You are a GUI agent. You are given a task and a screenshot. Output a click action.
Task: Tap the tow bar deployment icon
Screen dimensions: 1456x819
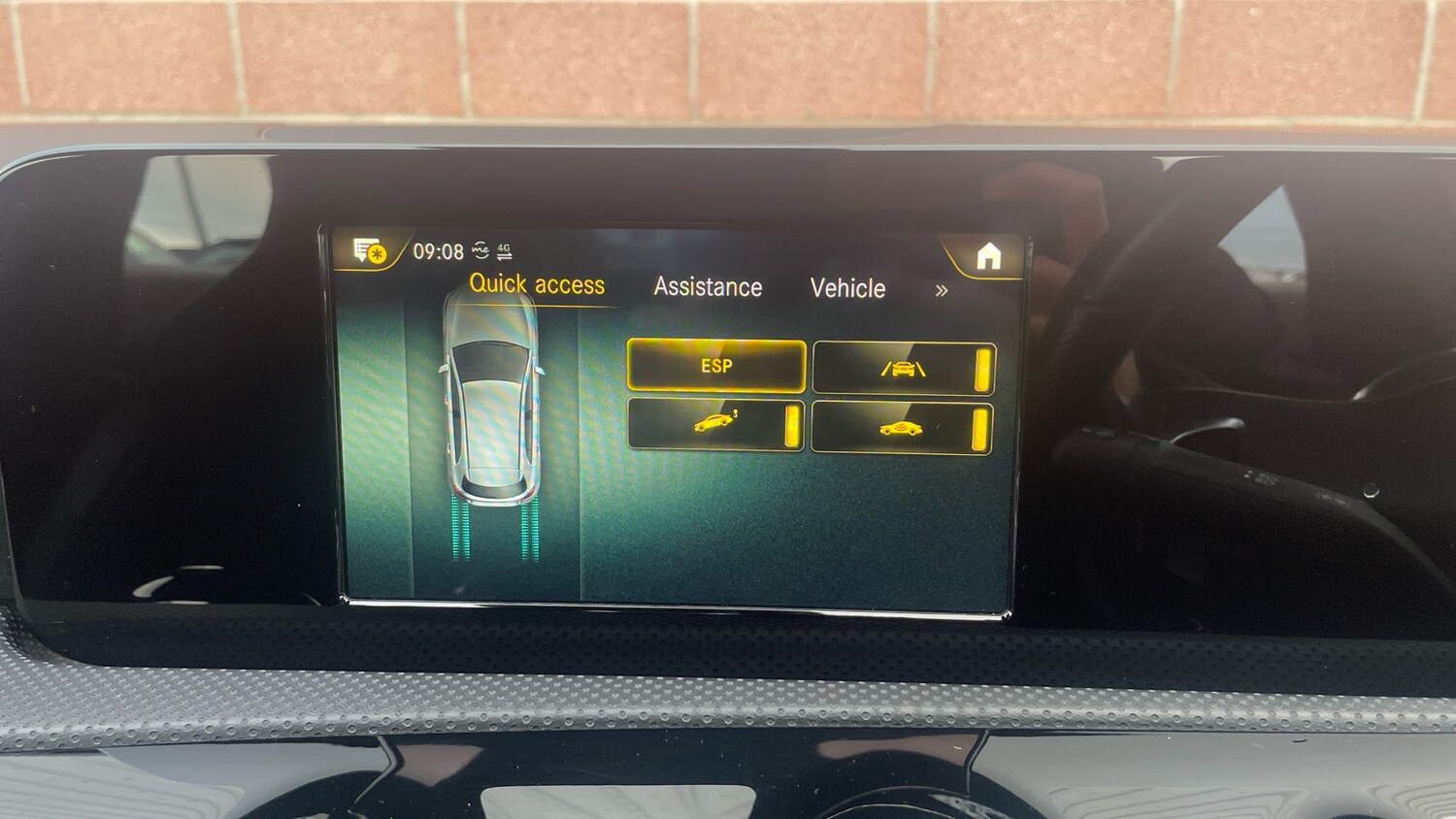click(714, 422)
